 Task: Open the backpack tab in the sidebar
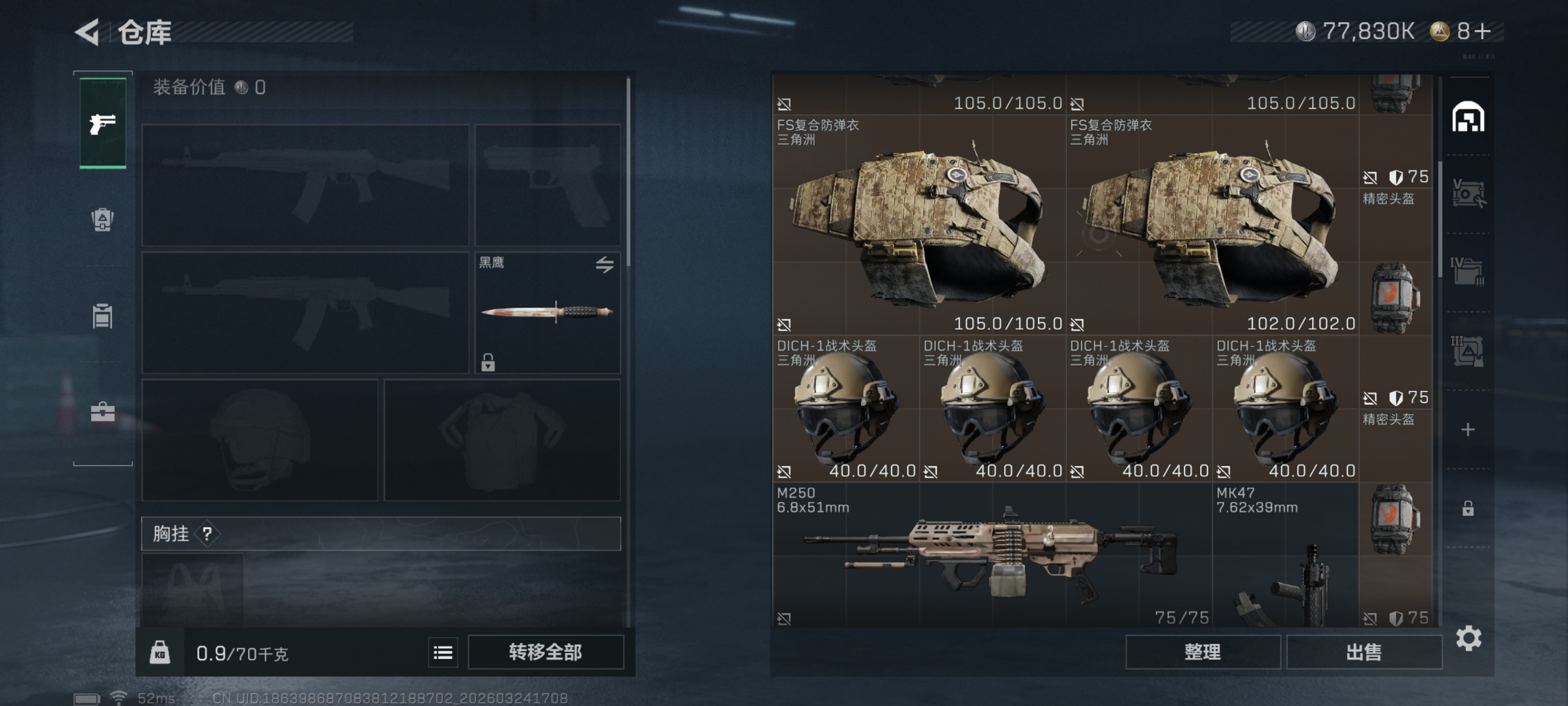tap(103, 219)
